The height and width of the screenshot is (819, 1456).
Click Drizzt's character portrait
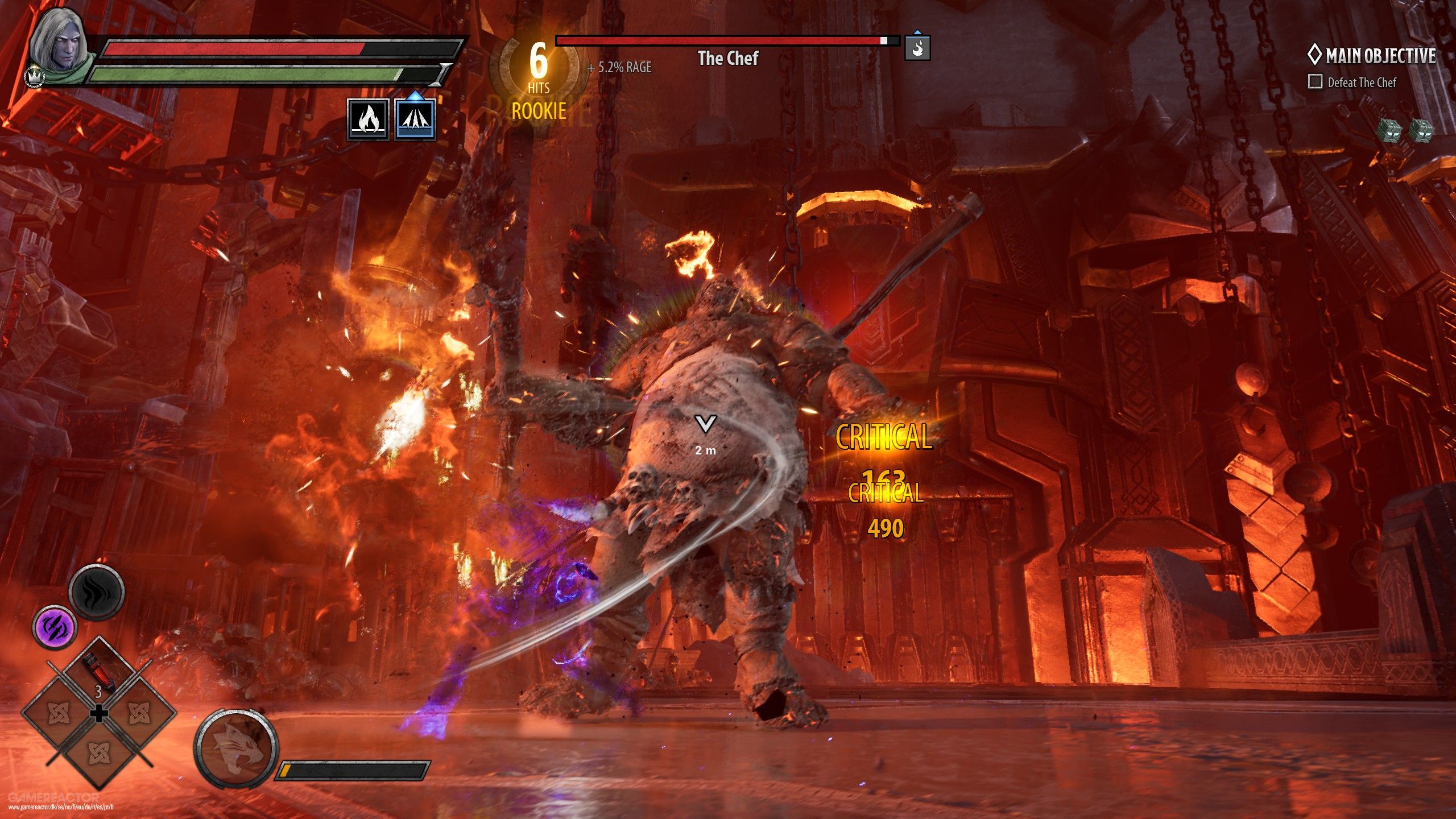[x=57, y=47]
